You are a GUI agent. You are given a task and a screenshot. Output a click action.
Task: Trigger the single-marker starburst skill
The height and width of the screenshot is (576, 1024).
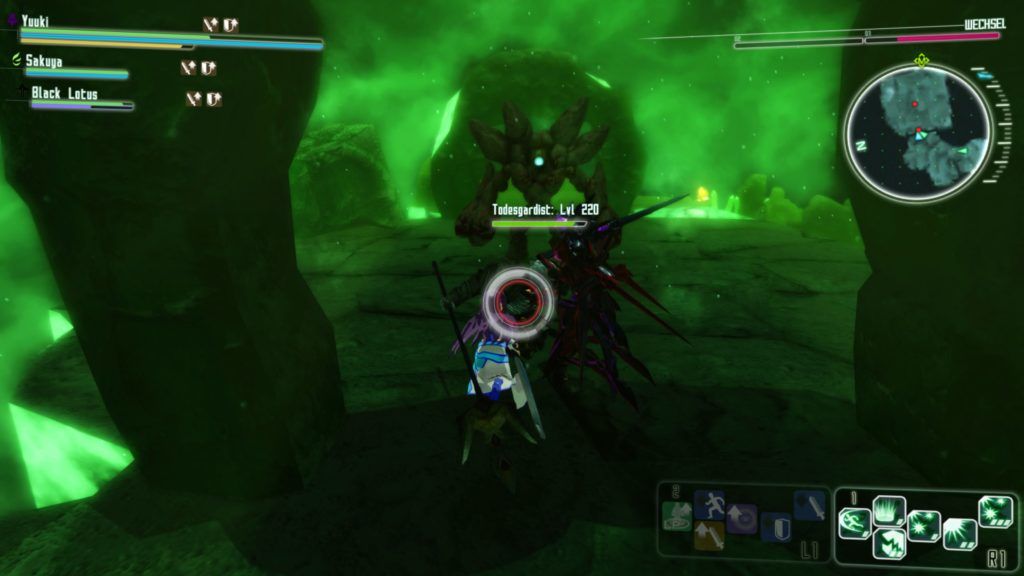923,526
